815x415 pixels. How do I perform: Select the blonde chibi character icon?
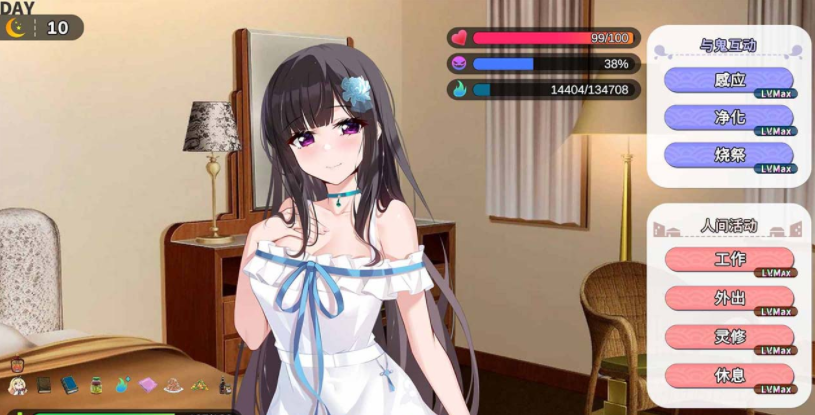pos(17,385)
